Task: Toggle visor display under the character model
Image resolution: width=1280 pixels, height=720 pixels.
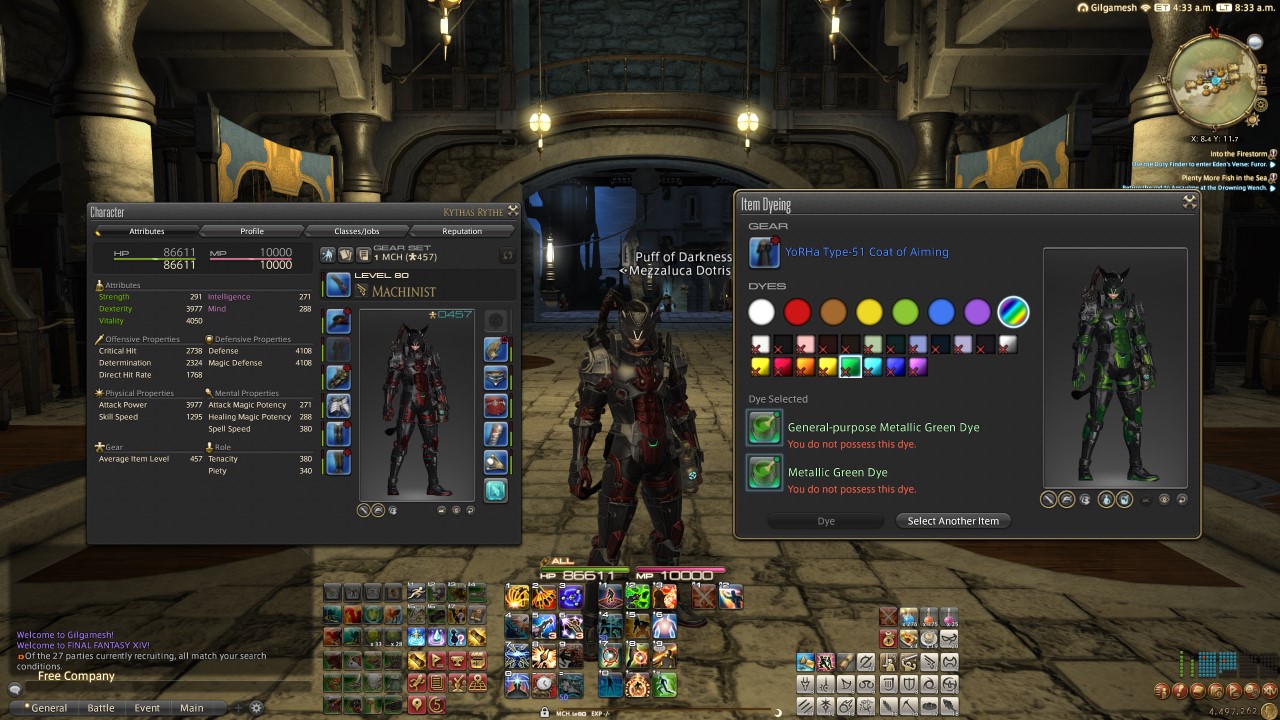Action: pyautogui.click(x=392, y=509)
